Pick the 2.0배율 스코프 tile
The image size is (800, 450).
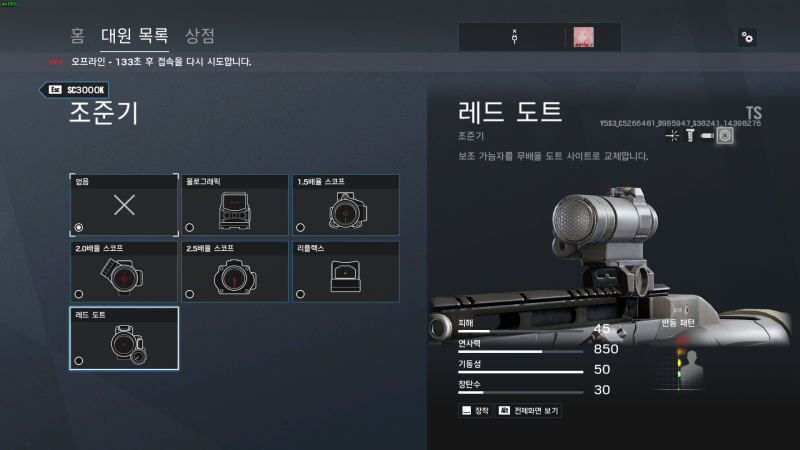pos(124,271)
